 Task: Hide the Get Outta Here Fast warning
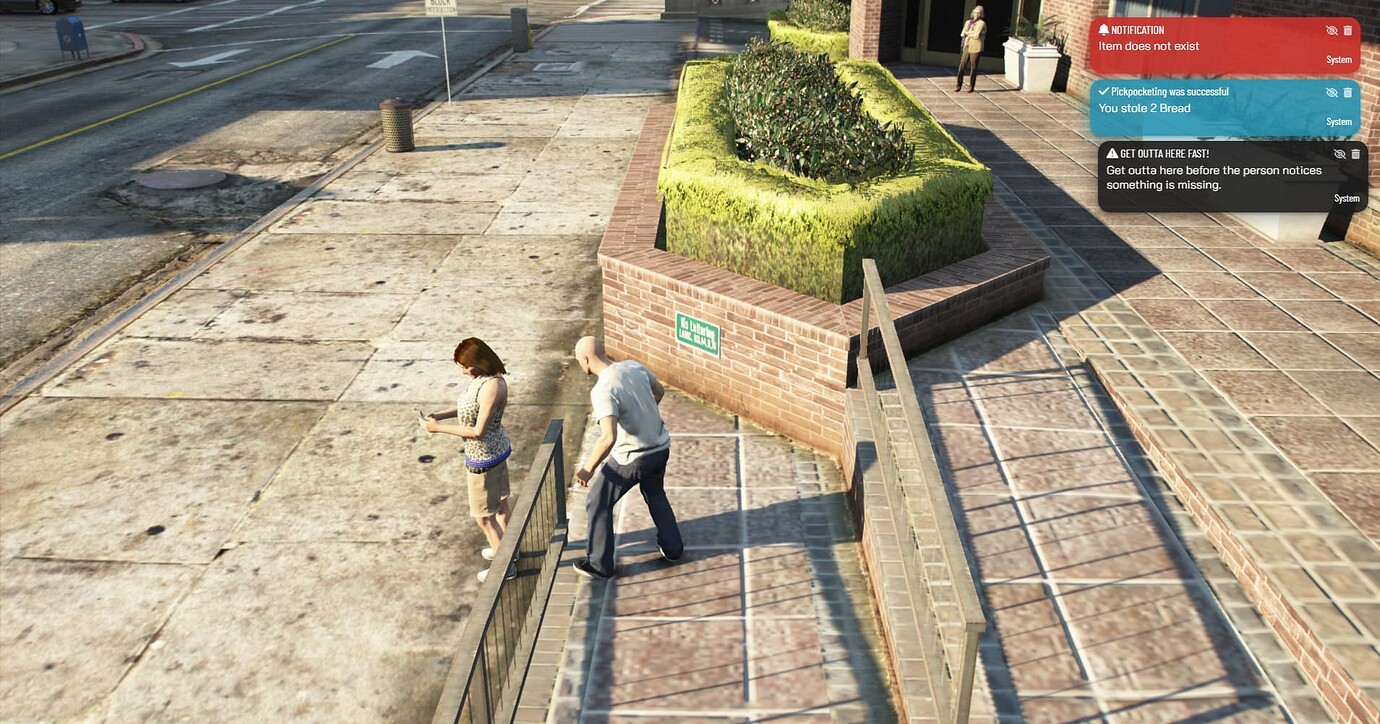[1339, 154]
